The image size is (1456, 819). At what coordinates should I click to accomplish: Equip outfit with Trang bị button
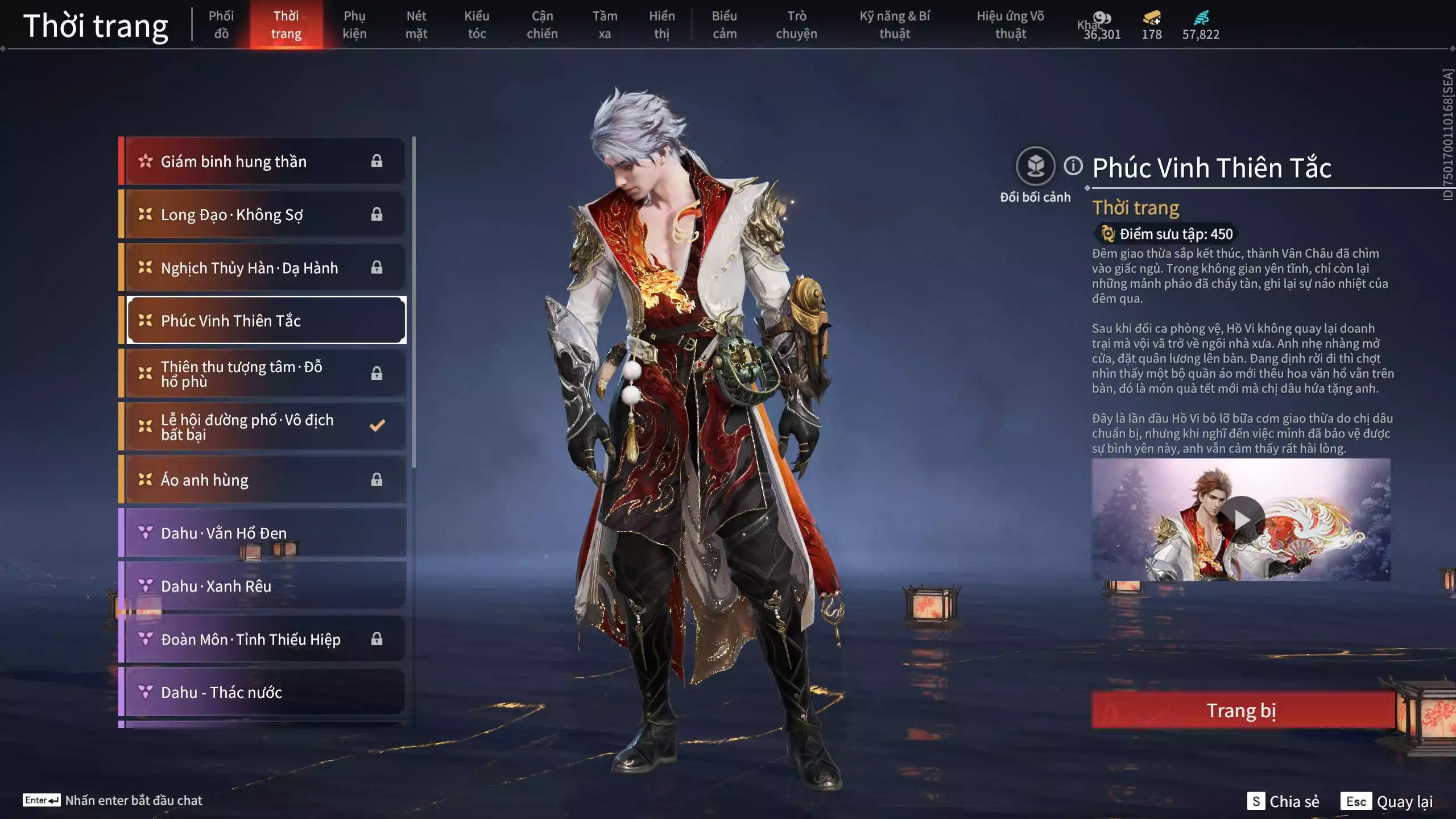pyautogui.click(x=1242, y=710)
